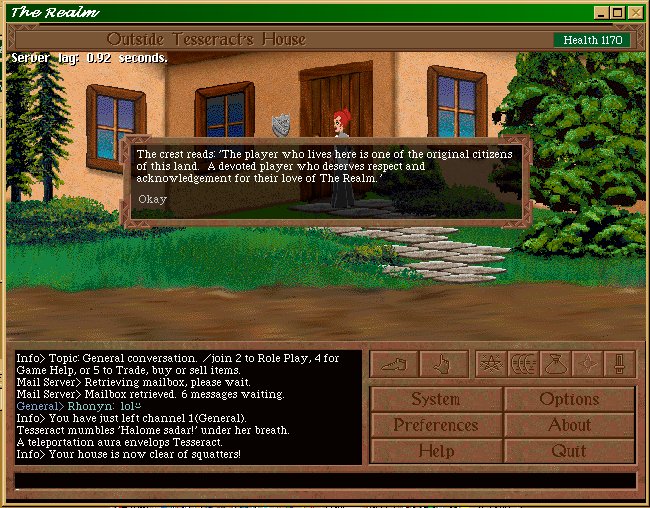The width and height of the screenshot is (650, 508).
Task: Open the Options panel
Action: click(569, 399)
